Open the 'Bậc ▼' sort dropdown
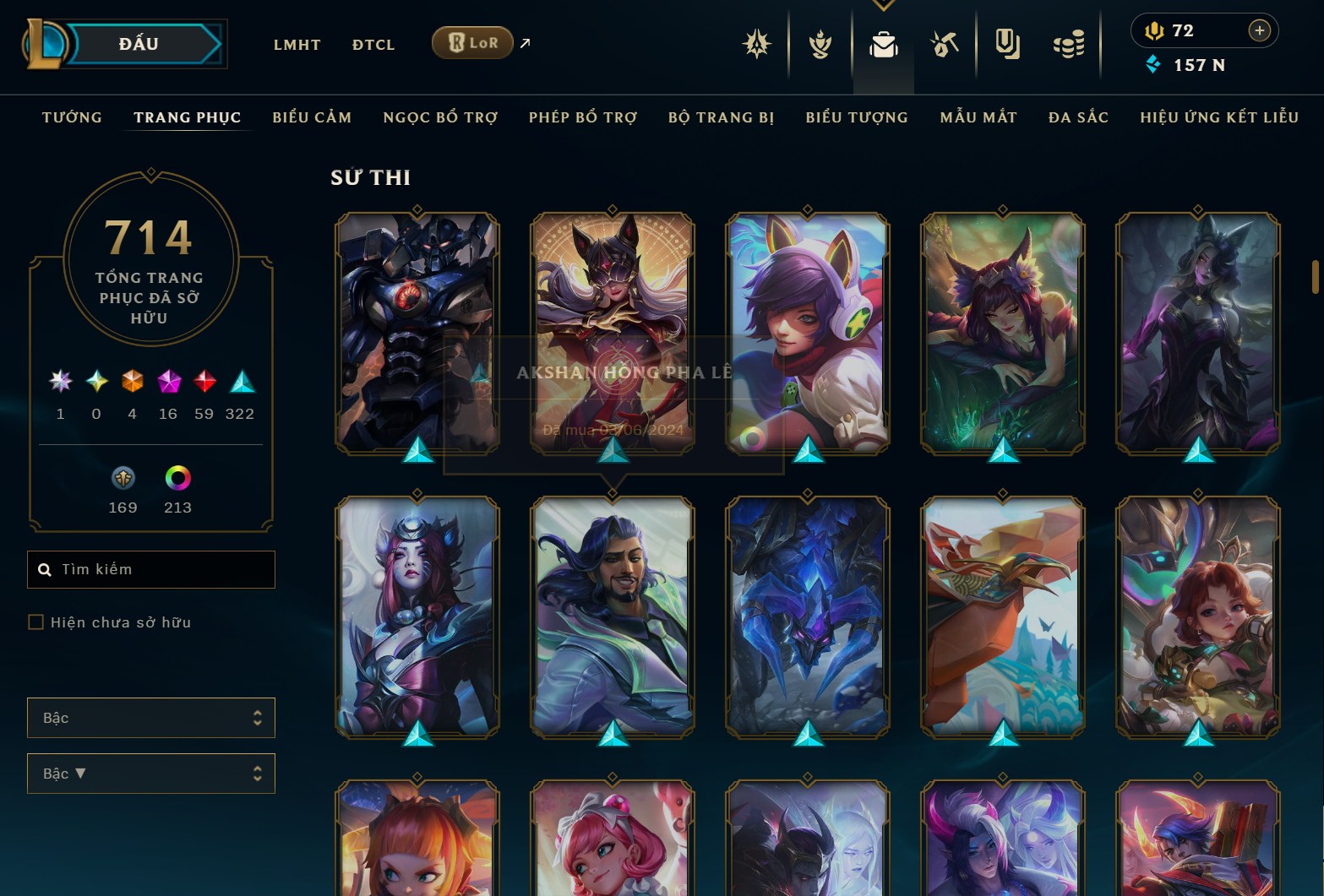Image resolution: width=1324 pixels, height=896 pixels. coord(150,773)
